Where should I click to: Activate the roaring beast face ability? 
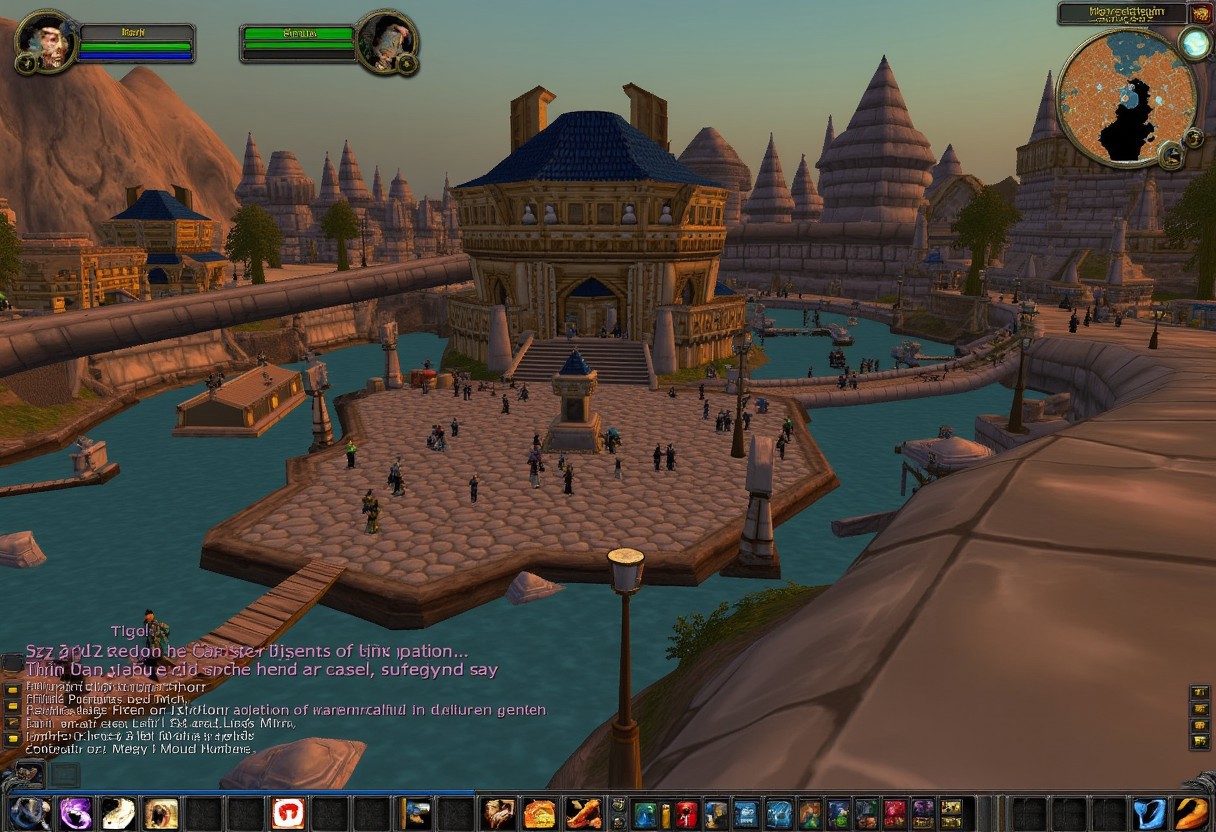[x=161, y=813]
